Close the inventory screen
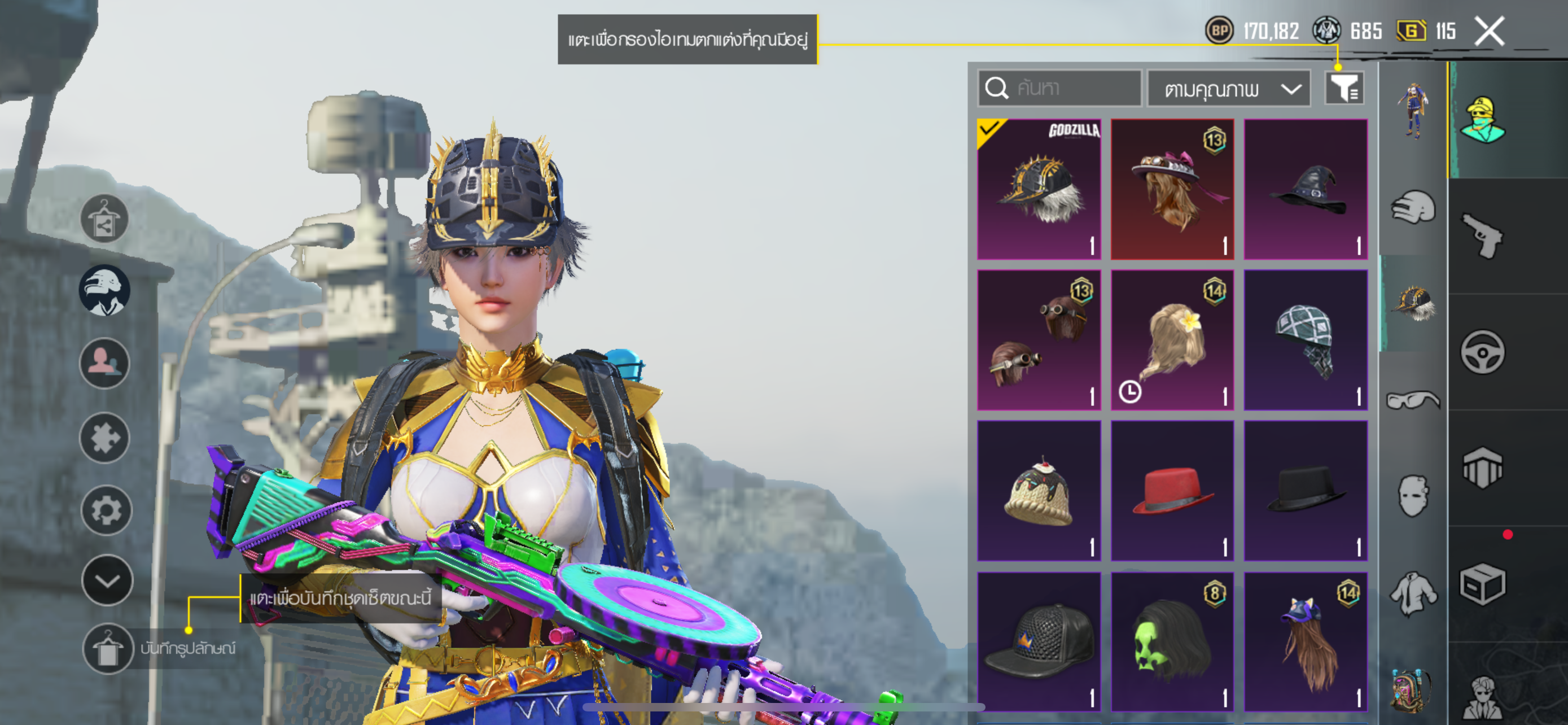The height and width of the screenshot is (725, 1568). click(1489, 31)
